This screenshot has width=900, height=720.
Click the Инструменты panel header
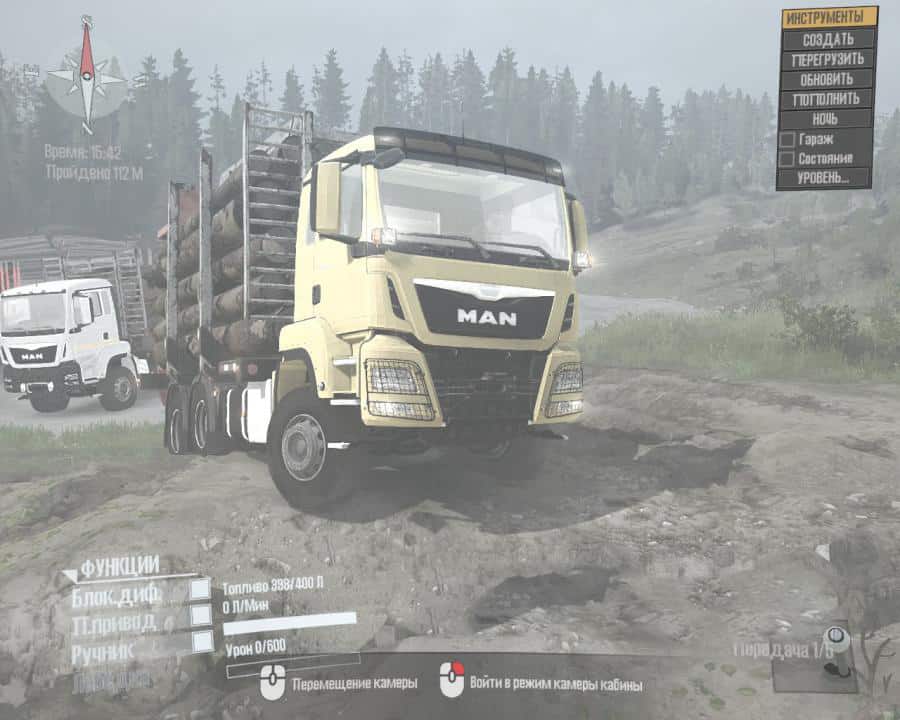click(x=827, y=17)
